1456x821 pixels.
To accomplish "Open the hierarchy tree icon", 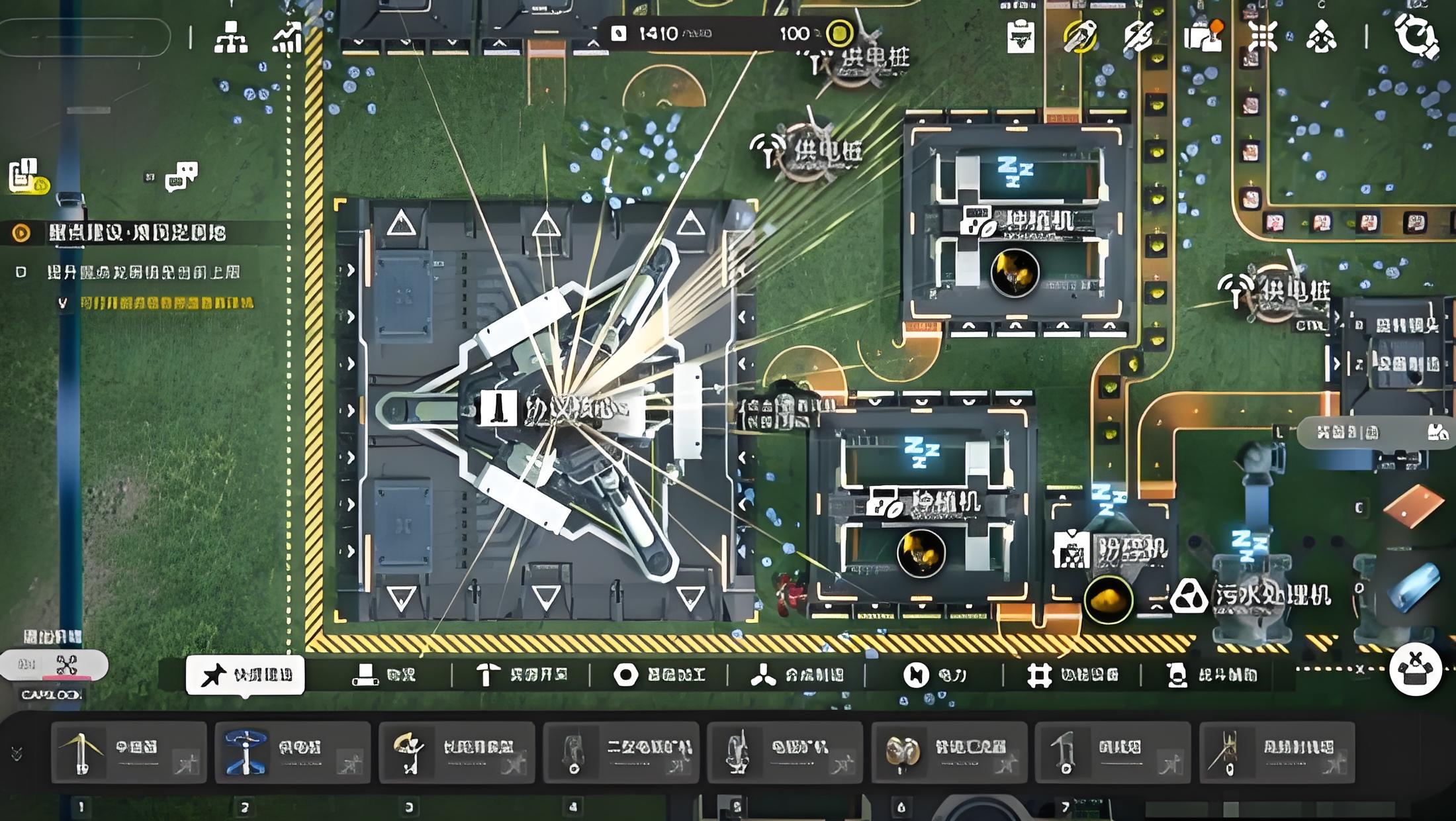I will [x=231, y=38].
